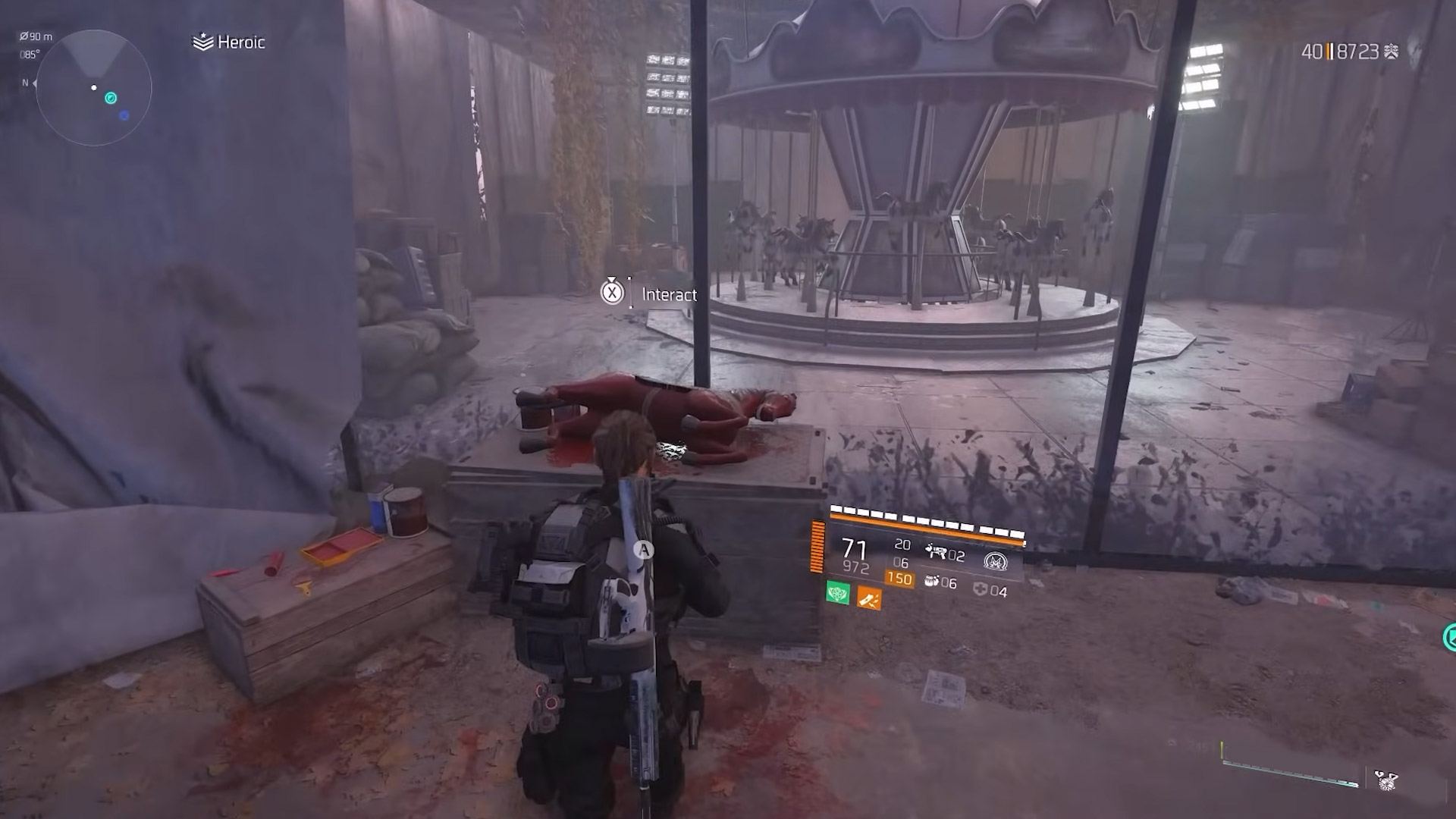
Task: Click the Heroic difficulty indicator
Action: coord(230,42)
